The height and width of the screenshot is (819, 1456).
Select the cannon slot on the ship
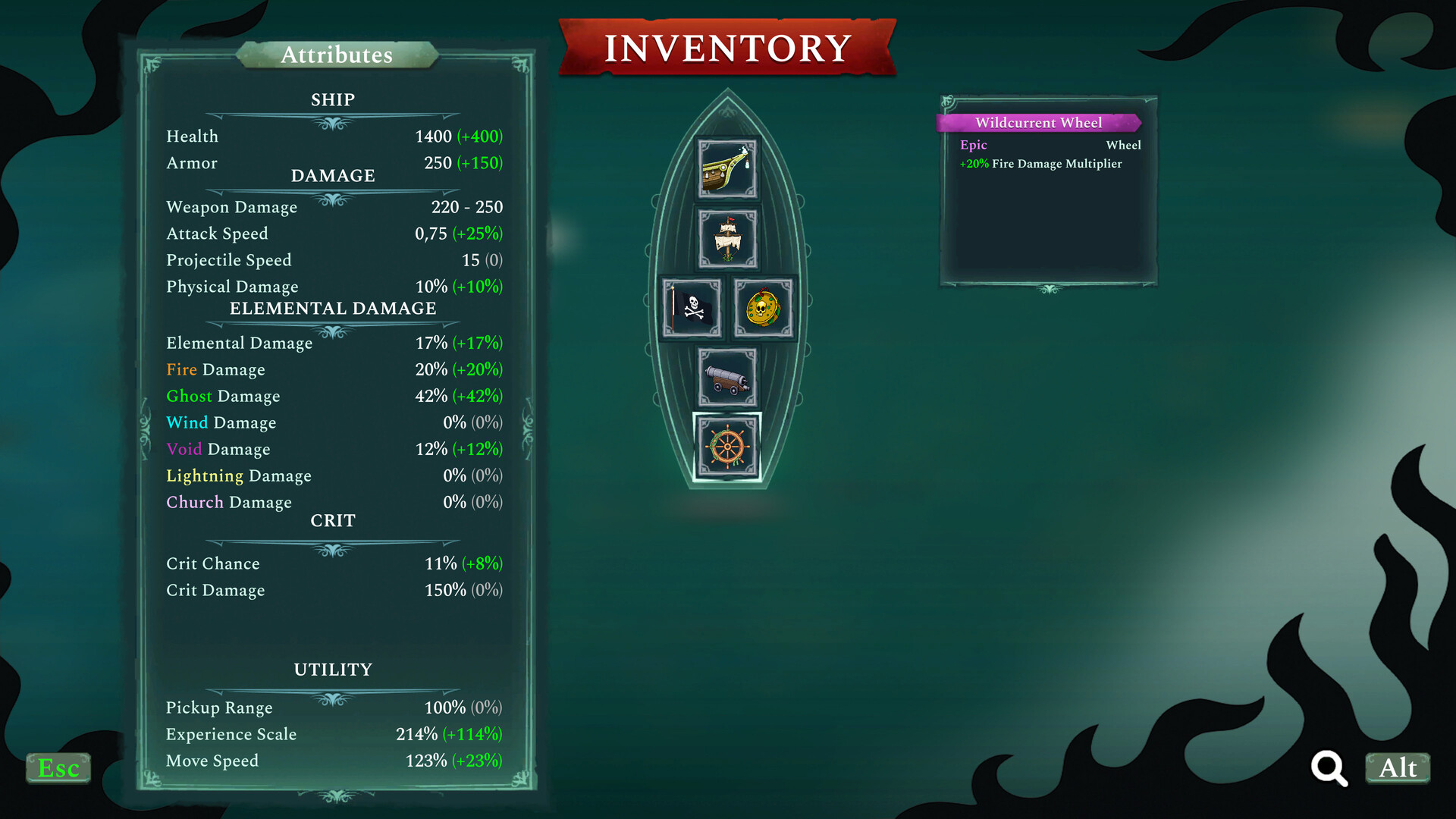[x=726, y=378]
